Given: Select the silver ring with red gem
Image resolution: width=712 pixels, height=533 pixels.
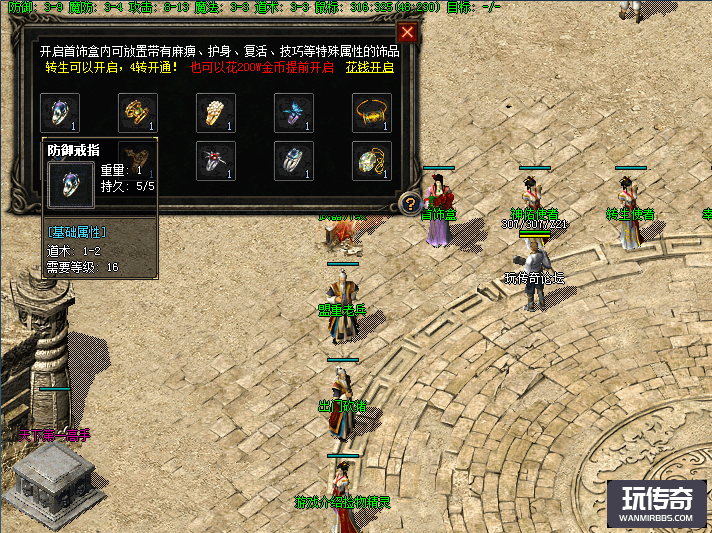Looking at the screenshot, I should pos(216,161).
